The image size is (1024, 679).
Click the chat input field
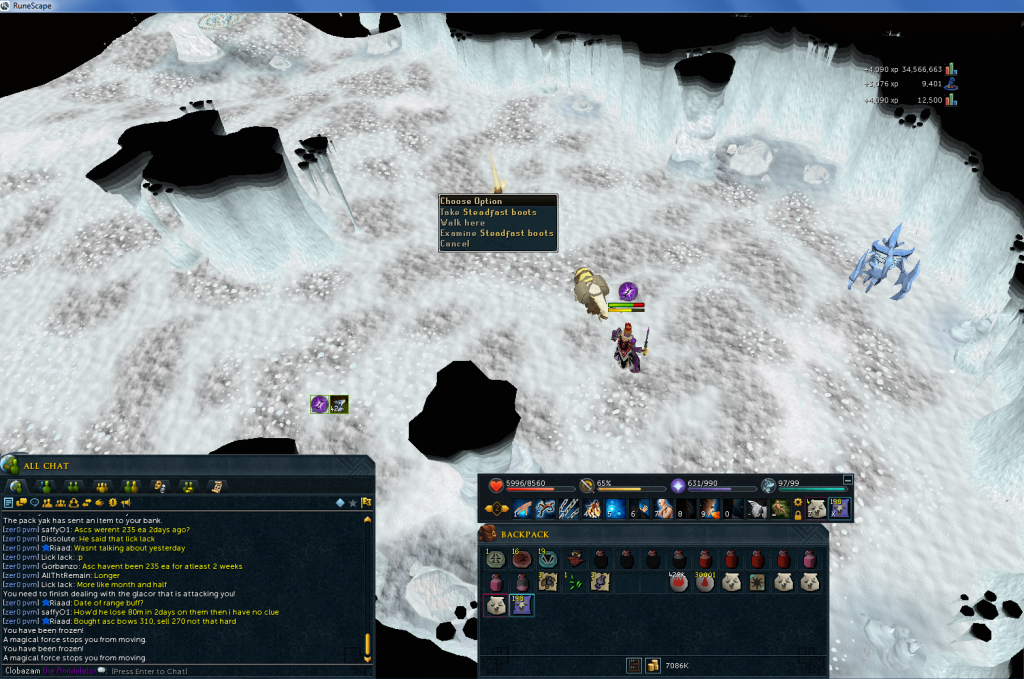point(200,671)
